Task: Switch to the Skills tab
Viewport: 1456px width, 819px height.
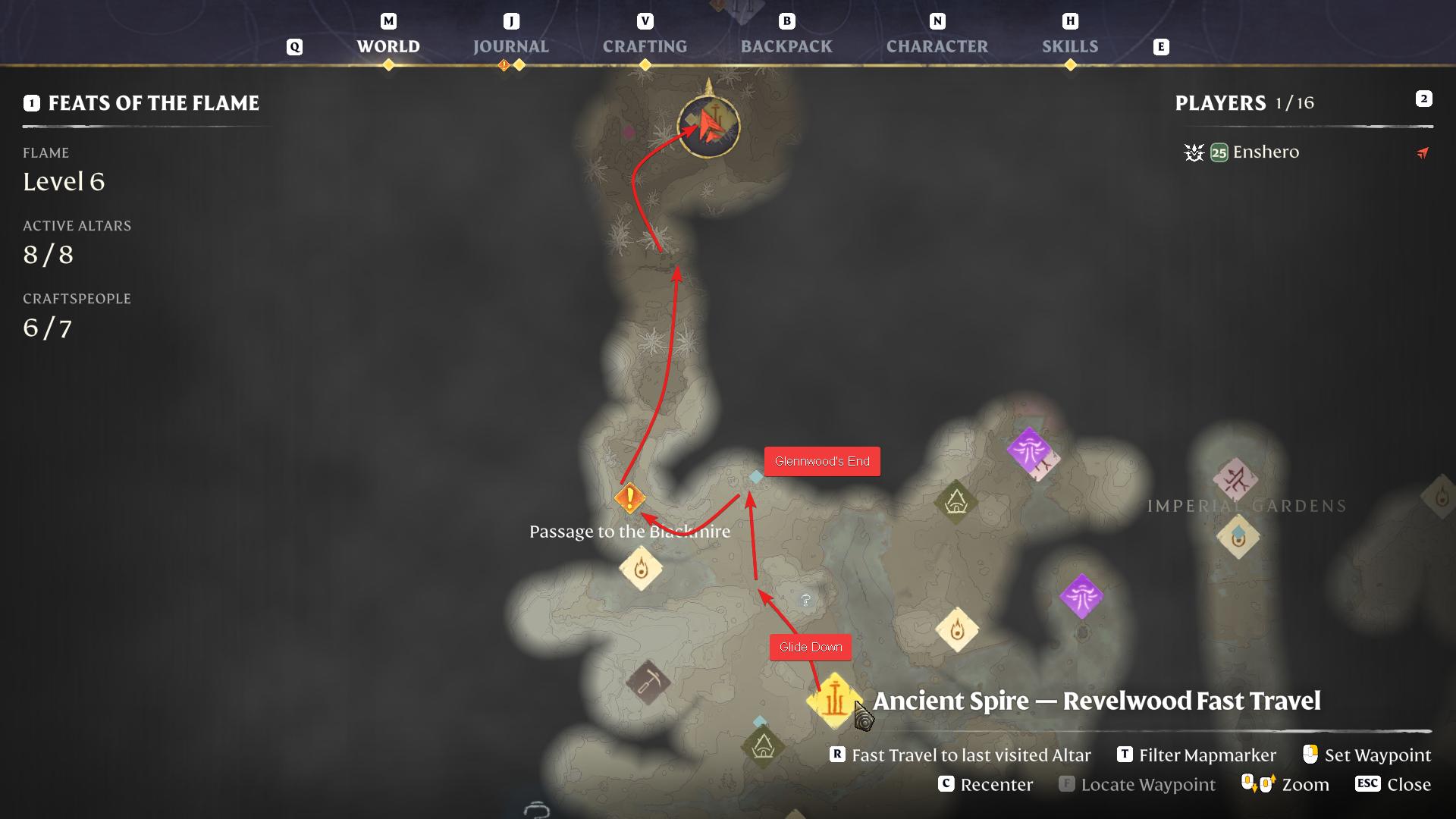Action: coord(1071,46)
